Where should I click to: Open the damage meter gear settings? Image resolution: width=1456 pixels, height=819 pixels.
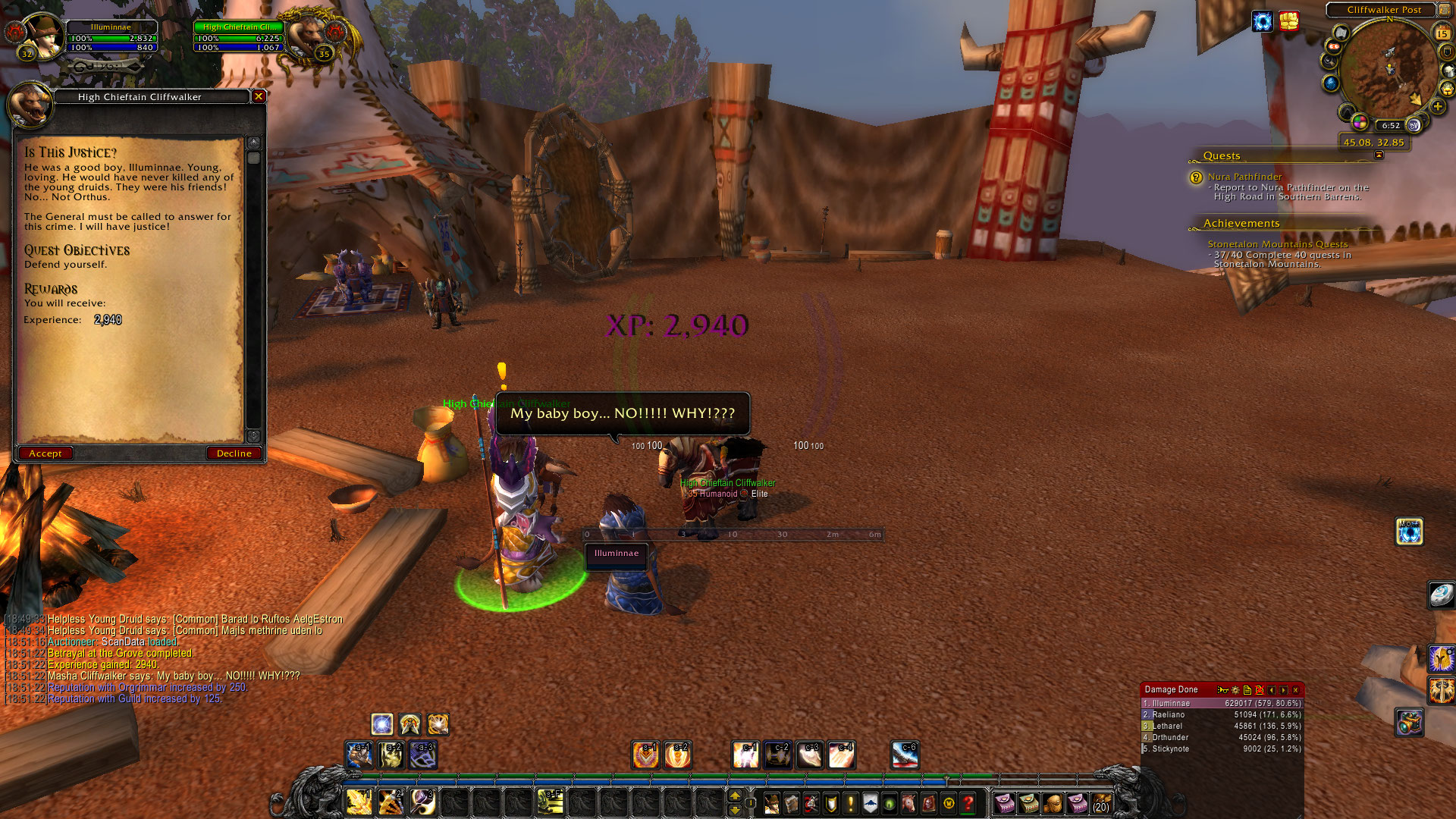1235,690
